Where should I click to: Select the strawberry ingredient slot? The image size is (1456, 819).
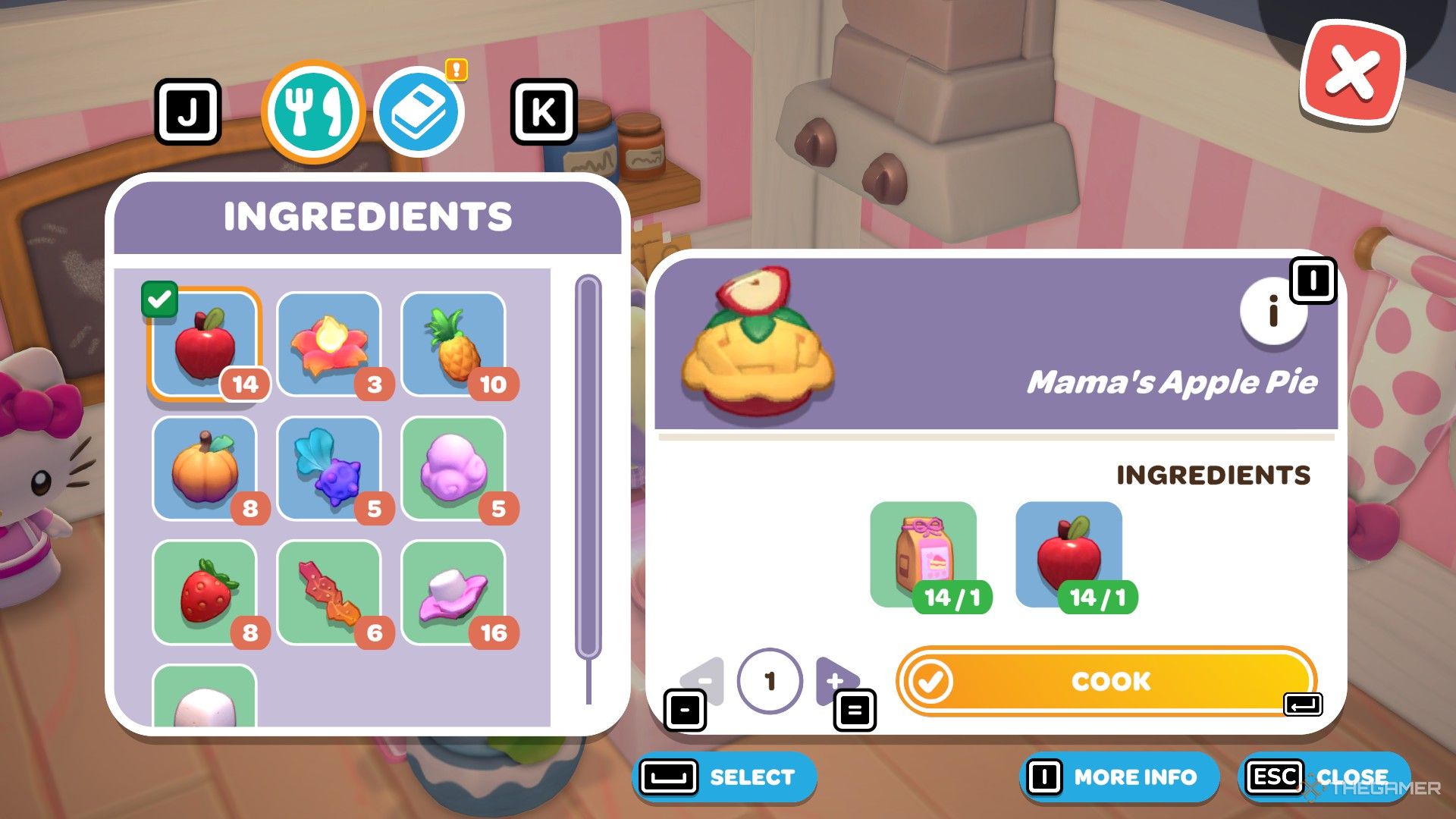[205, 593]
